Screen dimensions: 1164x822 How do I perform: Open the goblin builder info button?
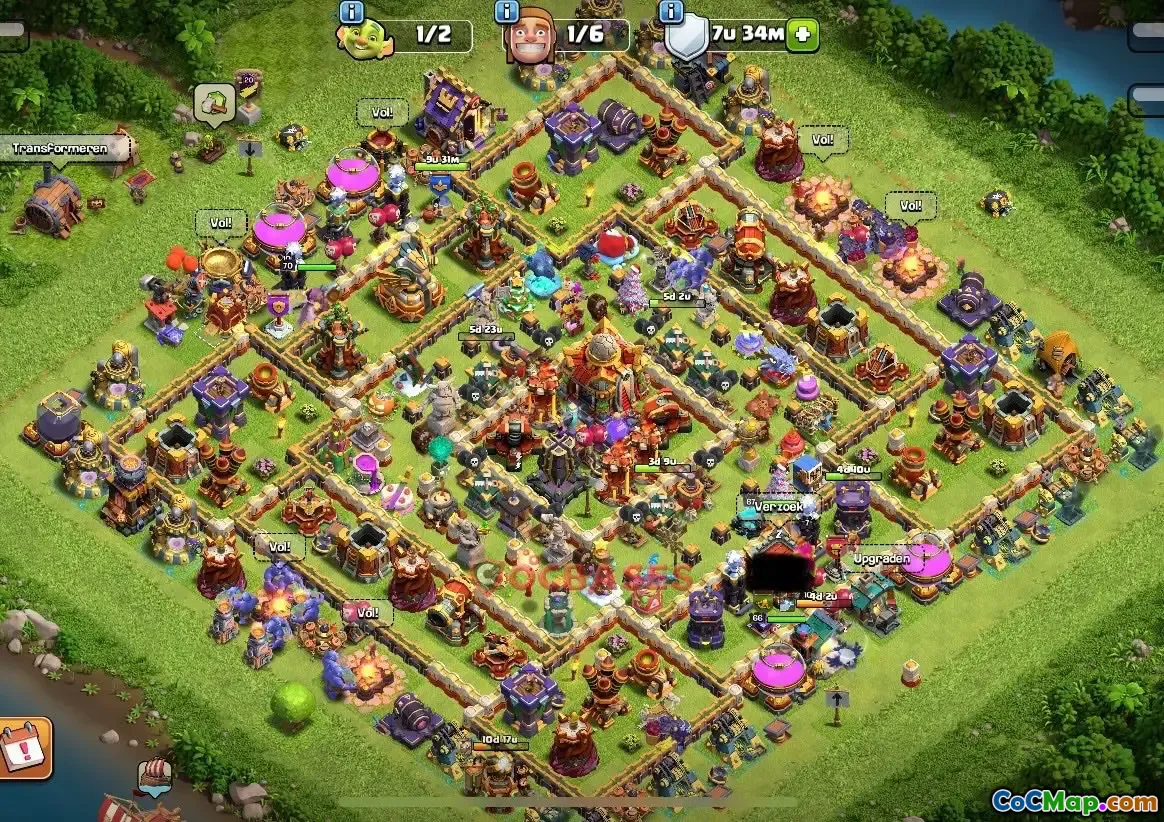coord(351,12)
